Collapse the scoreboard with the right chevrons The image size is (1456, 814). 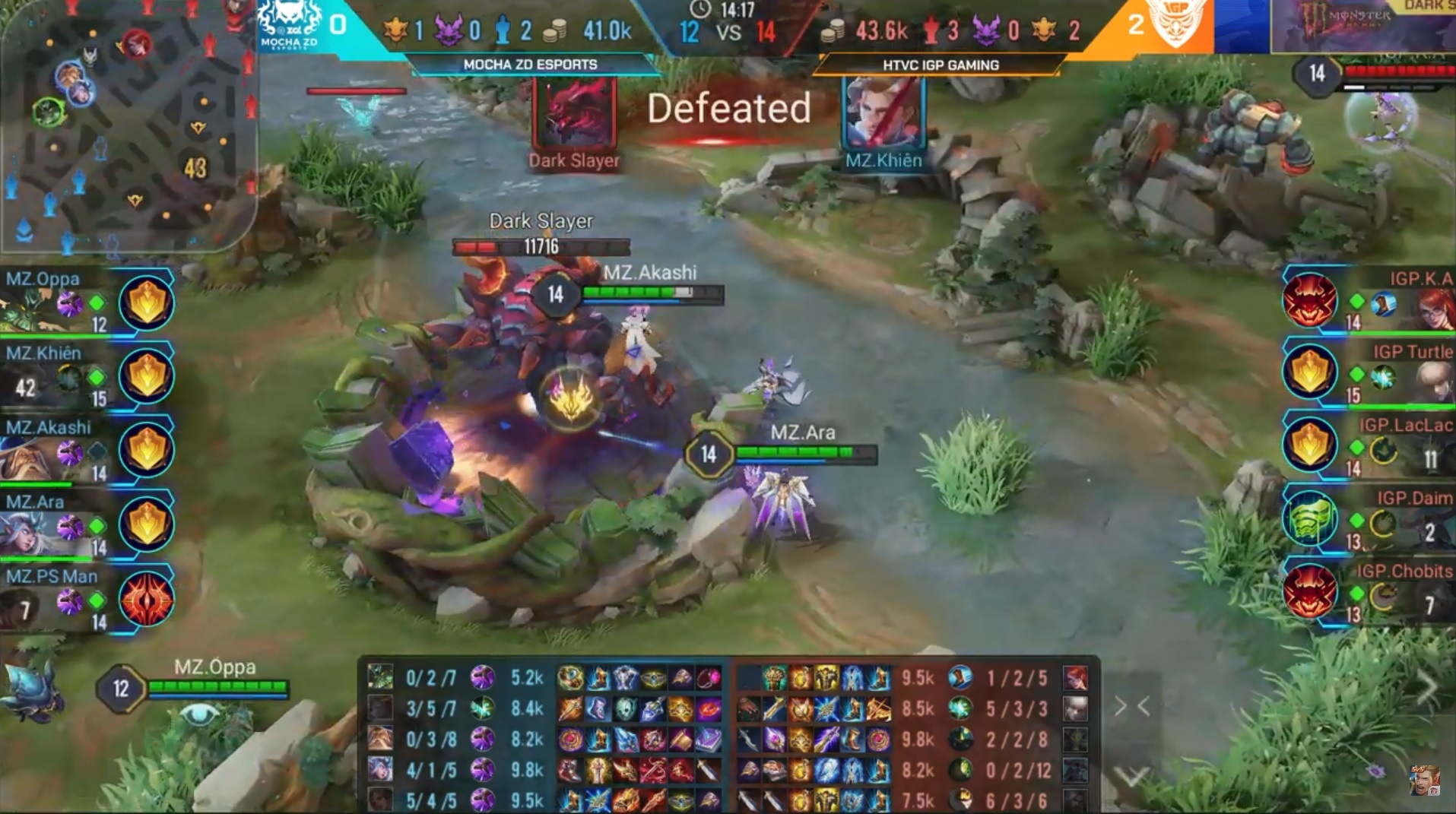tap(1131, 707)
